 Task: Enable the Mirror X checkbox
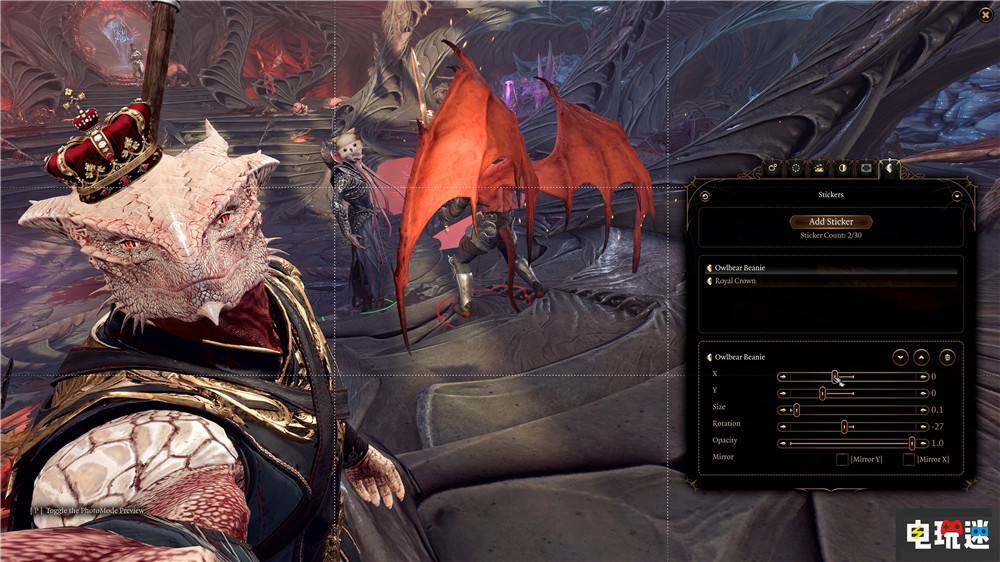pos(909,459)
